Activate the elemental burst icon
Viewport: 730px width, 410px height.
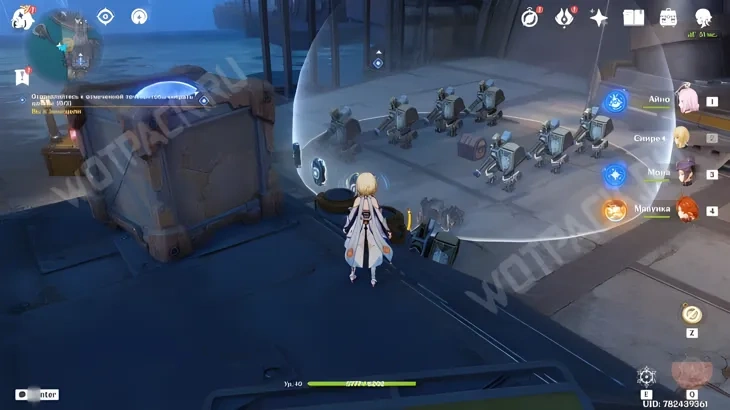point(691,374)
